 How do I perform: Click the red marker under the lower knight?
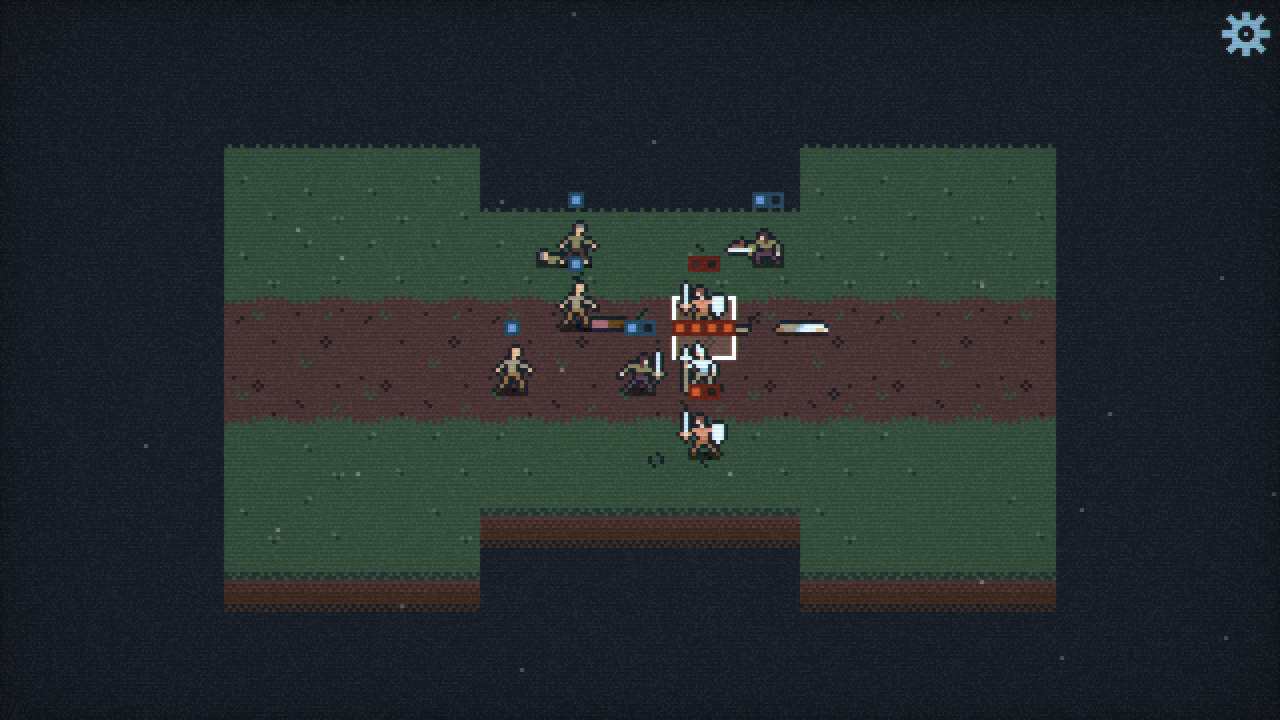pyautogui.click(x=703, y=390)
